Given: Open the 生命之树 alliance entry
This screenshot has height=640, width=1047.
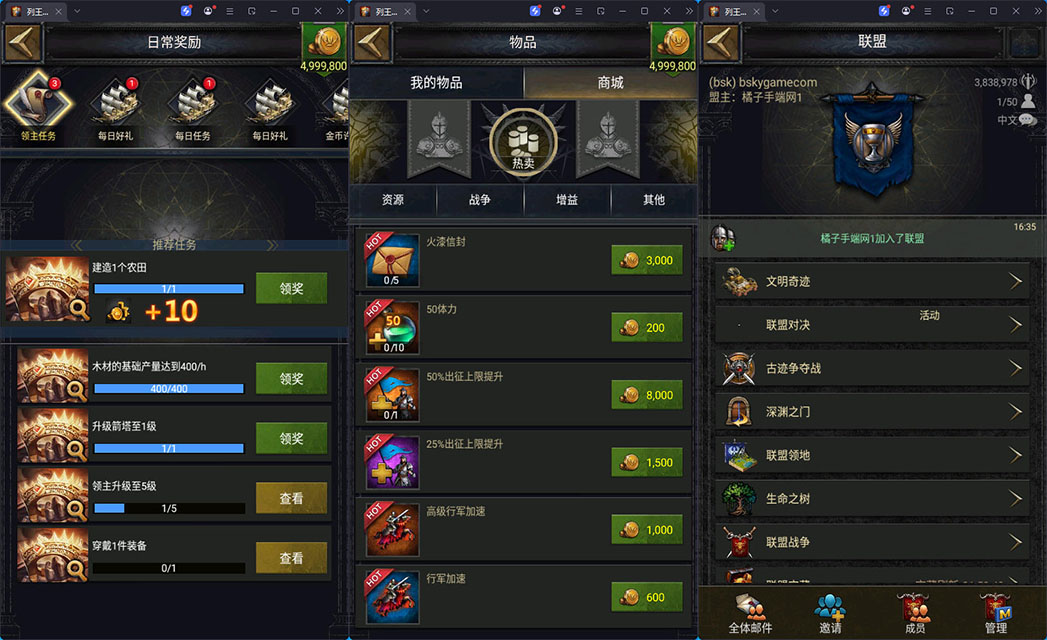Looking at the screenshot, I should (872, 498).
